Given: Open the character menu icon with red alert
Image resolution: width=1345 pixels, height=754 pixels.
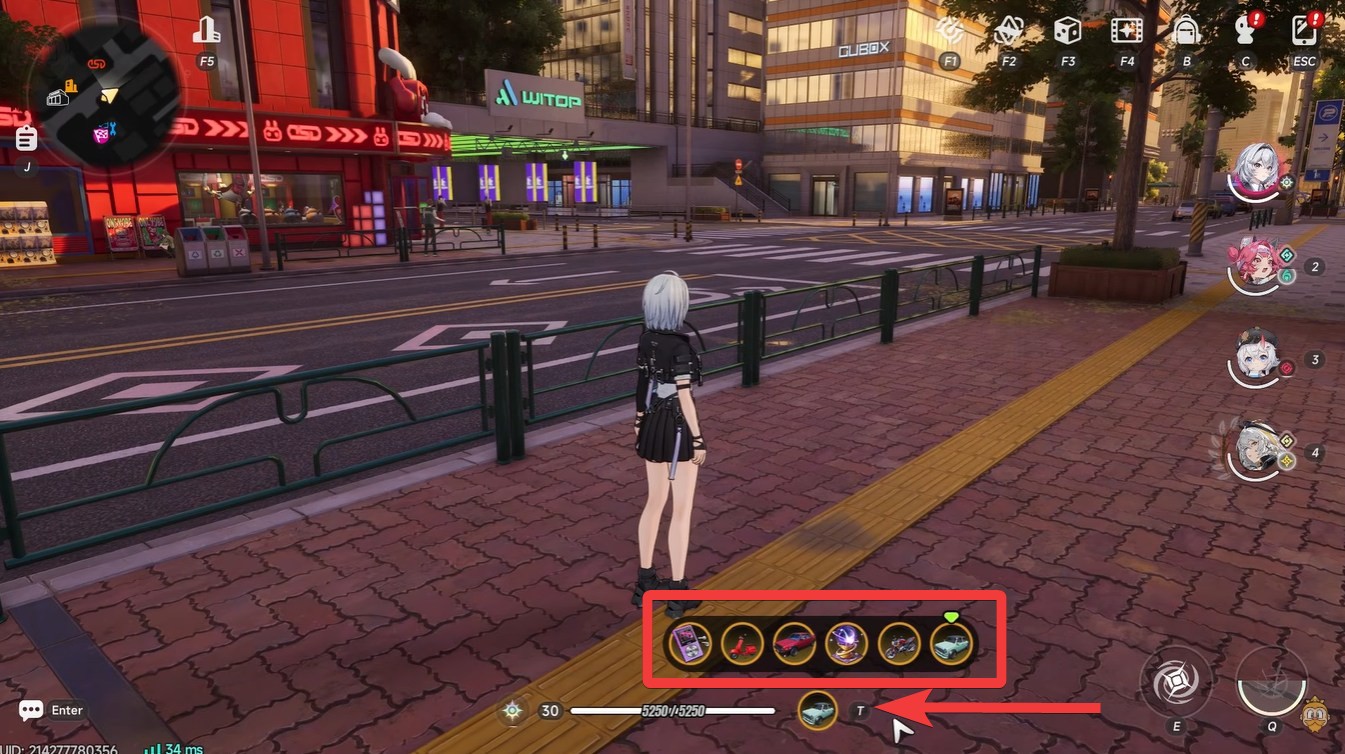Looking at the screenshot, I should coord(1245,32).
